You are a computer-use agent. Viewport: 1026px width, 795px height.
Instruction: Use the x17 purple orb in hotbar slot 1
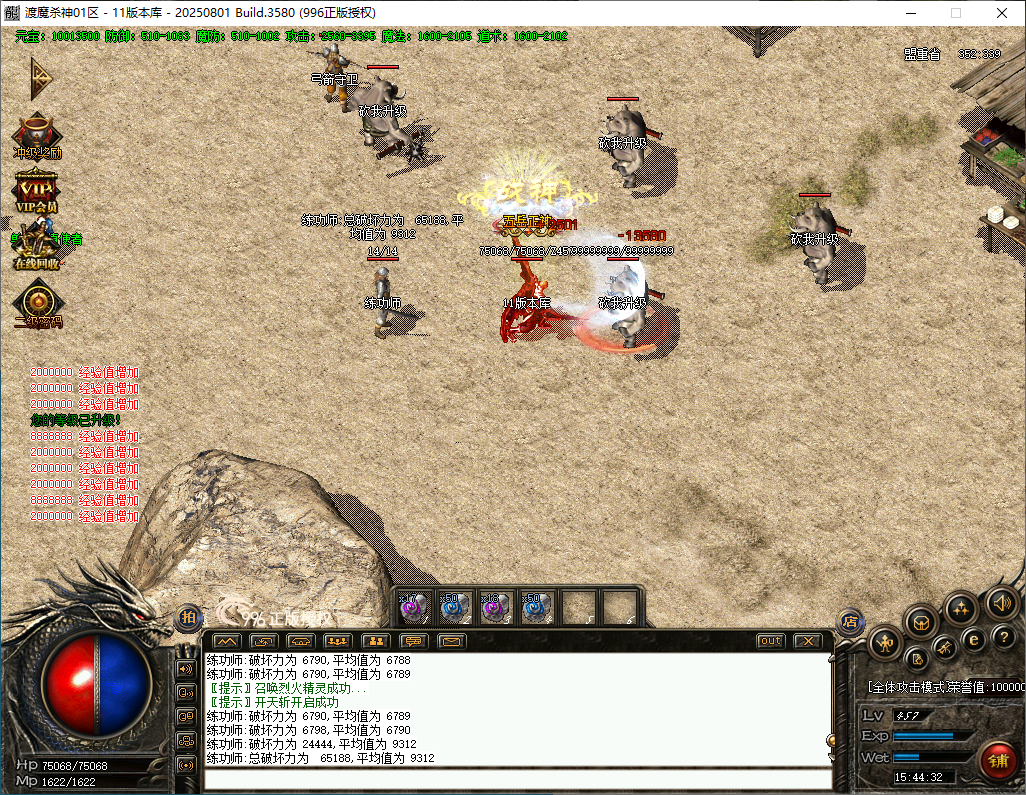click(x=414, y=608)
